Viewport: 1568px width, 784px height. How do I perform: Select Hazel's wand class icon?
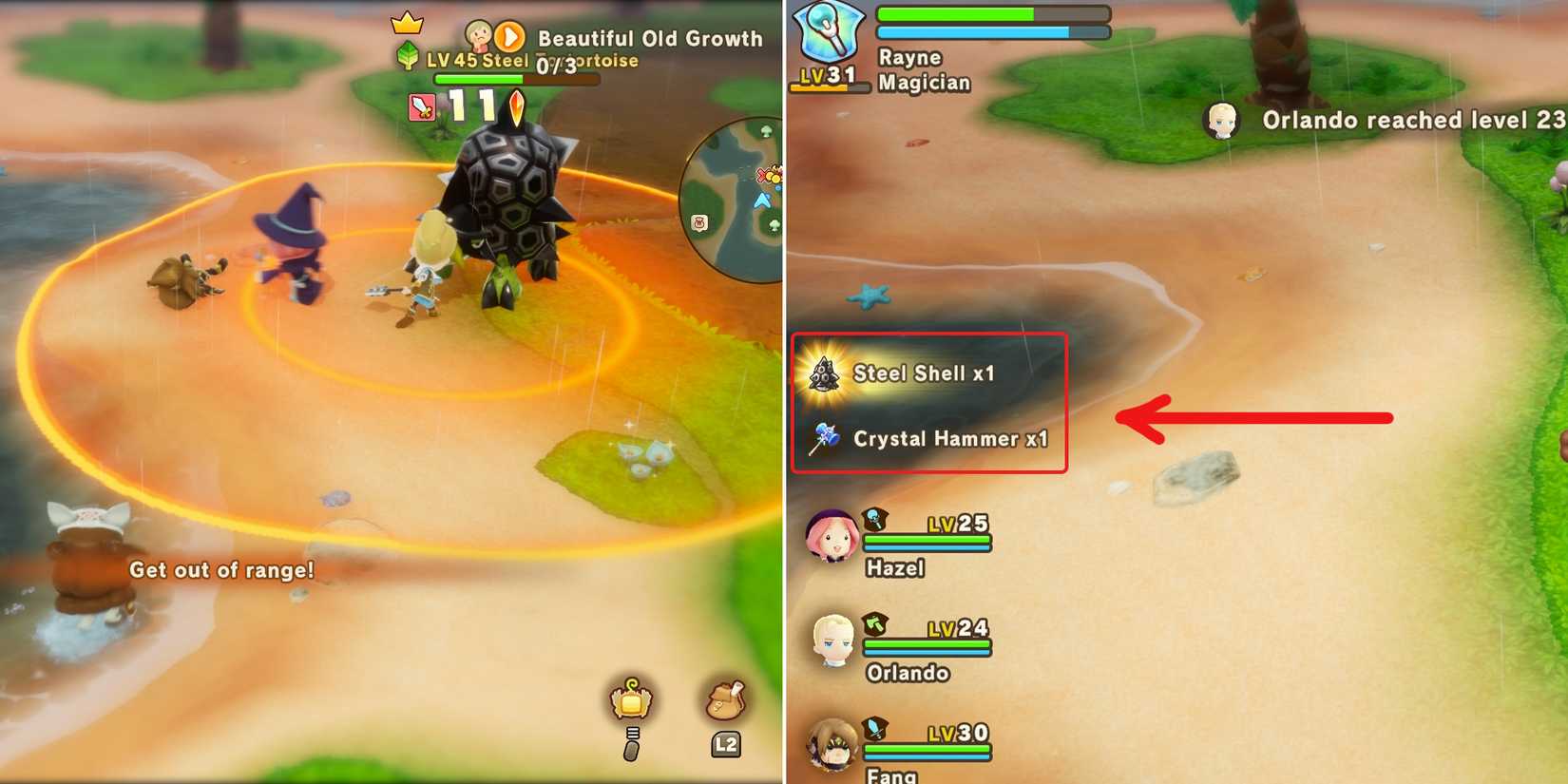click(x=875, y=521)
